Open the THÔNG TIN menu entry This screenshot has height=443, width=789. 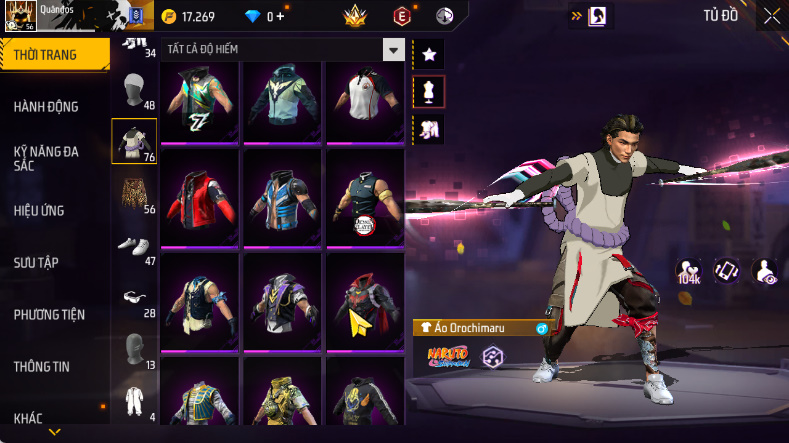42,367
